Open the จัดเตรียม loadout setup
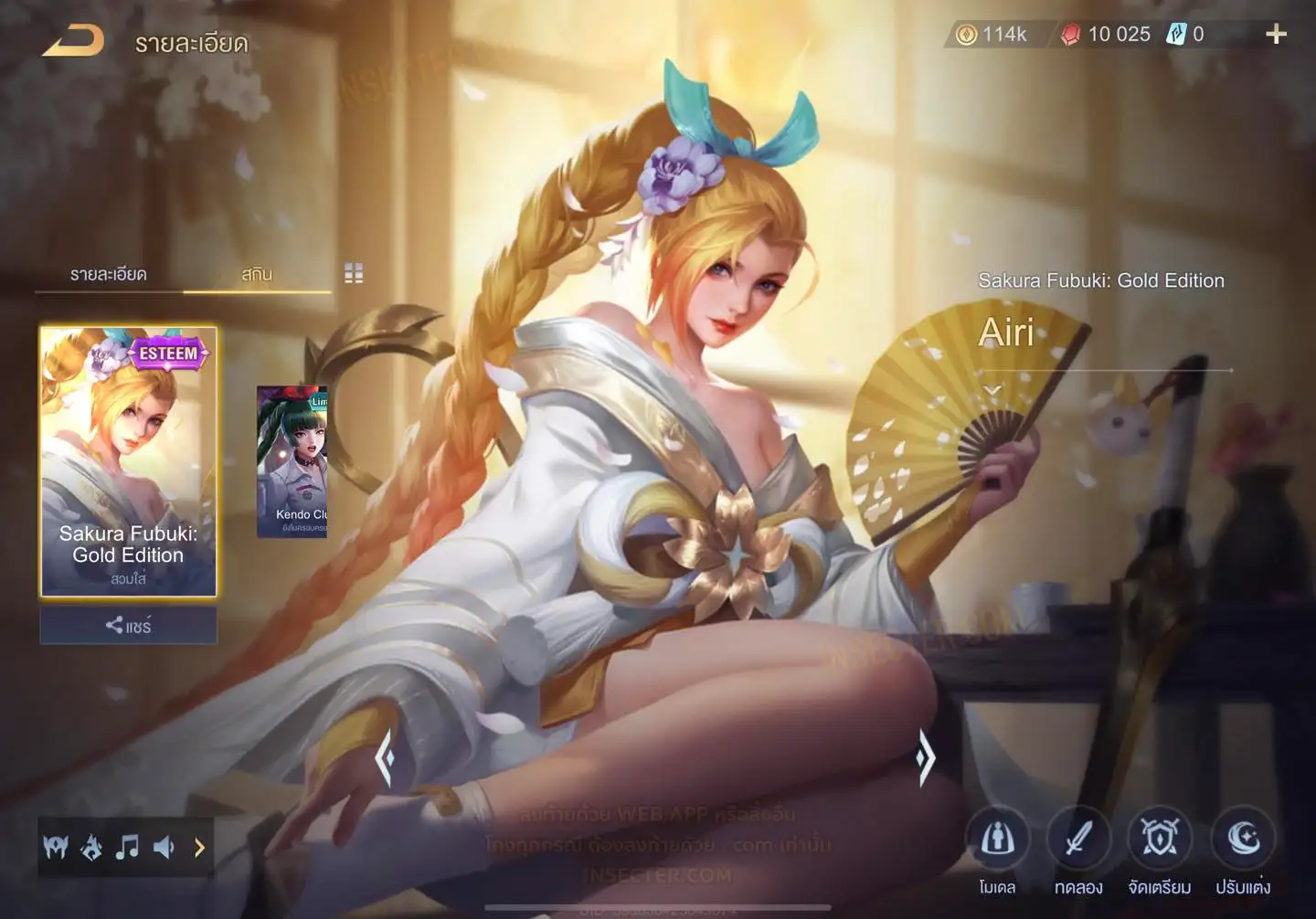This screenshot has height=919, width=1316. coord(1160,840)
